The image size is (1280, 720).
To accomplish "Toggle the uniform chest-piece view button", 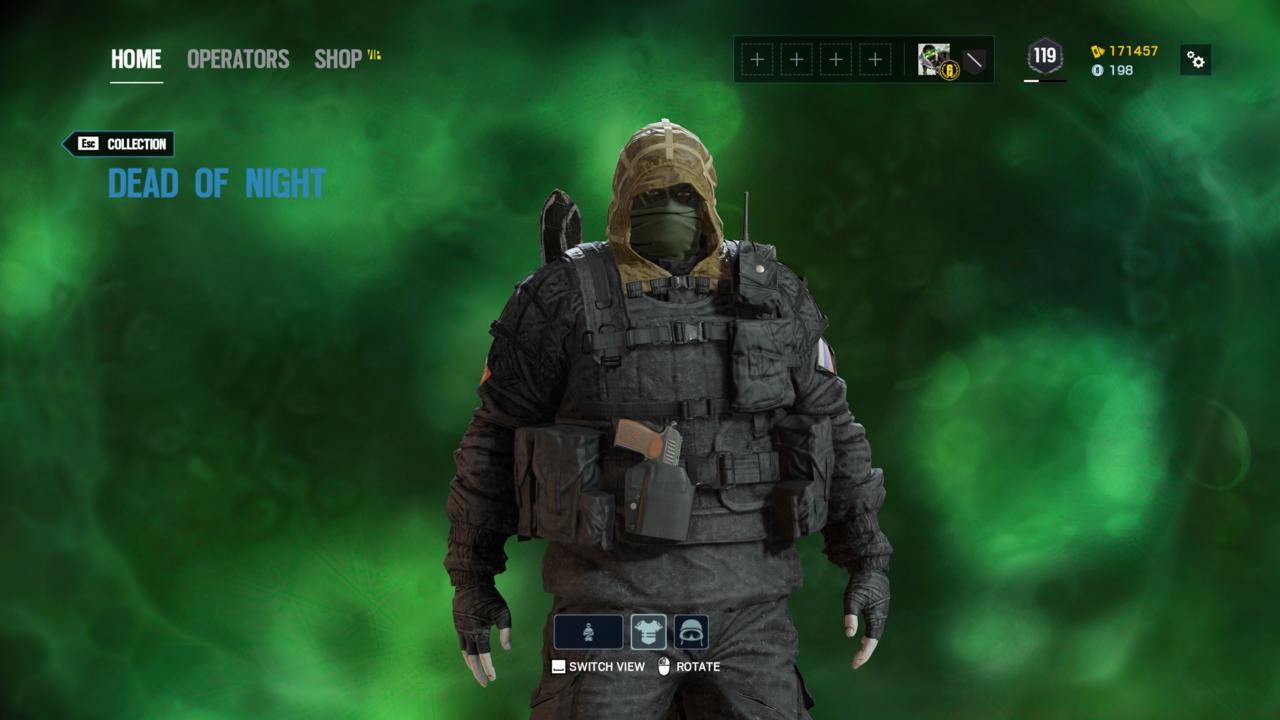I will click(648, 630).
